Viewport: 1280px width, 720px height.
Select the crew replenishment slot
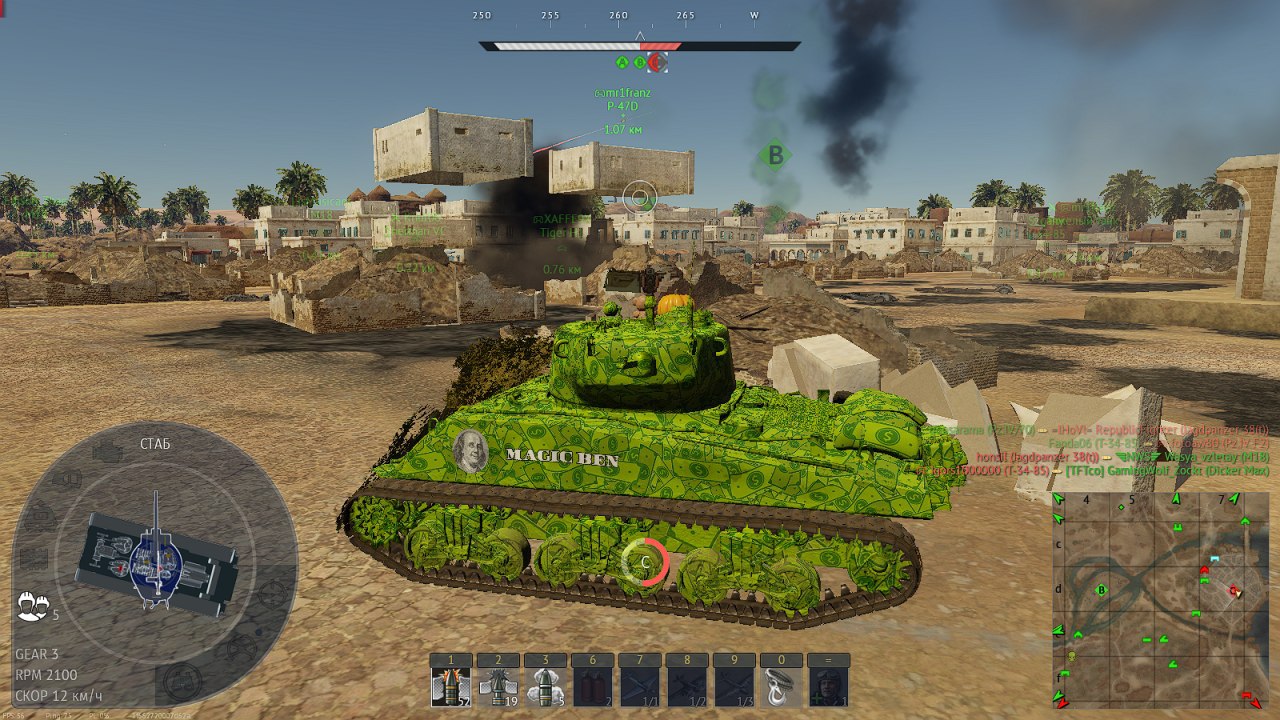(x=826, y=687)
